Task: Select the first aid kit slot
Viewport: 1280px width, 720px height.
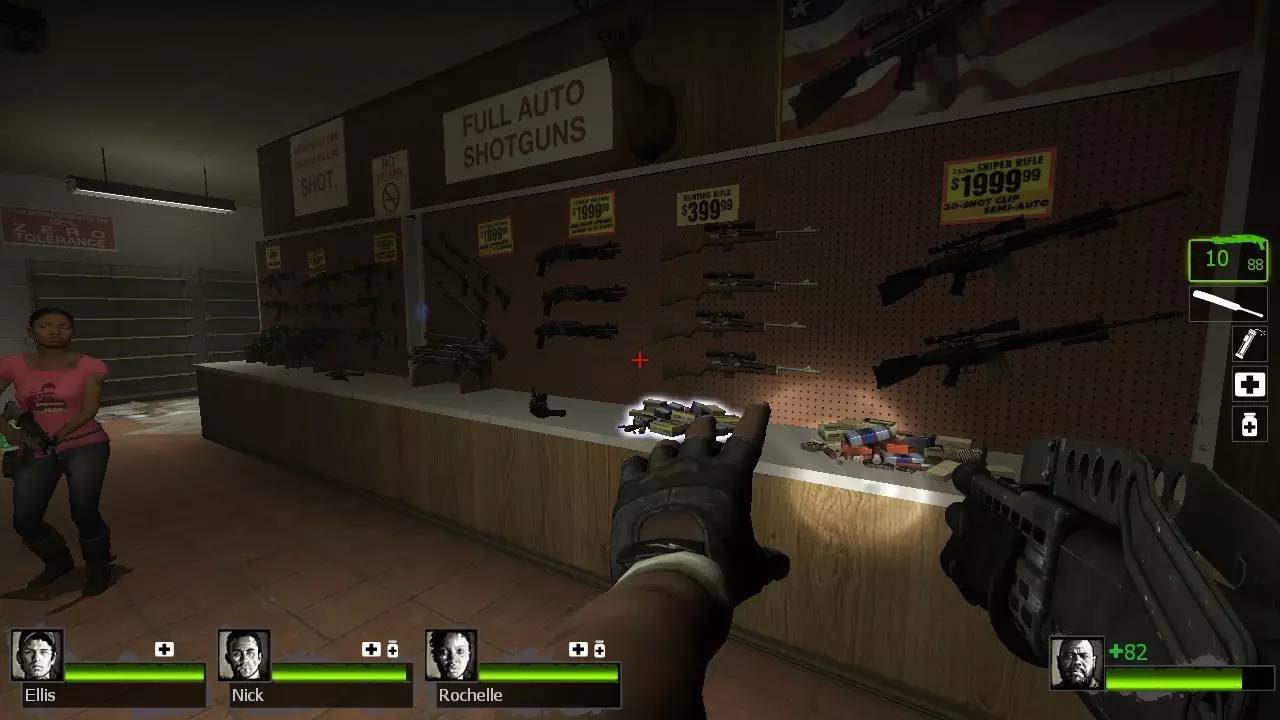Action: [1249, 384]
